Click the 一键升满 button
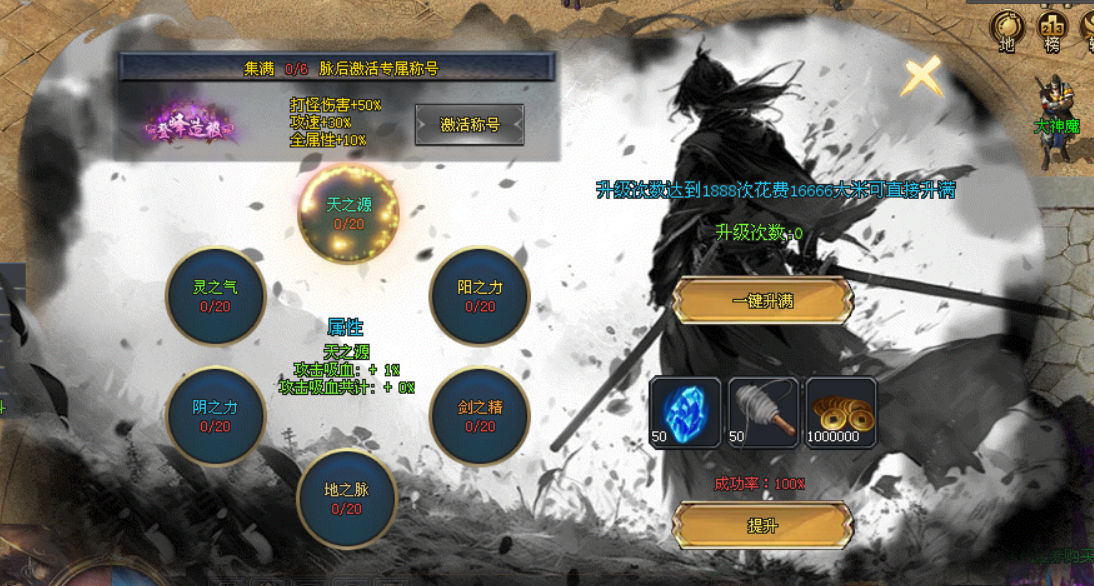 tap(762, 301)
